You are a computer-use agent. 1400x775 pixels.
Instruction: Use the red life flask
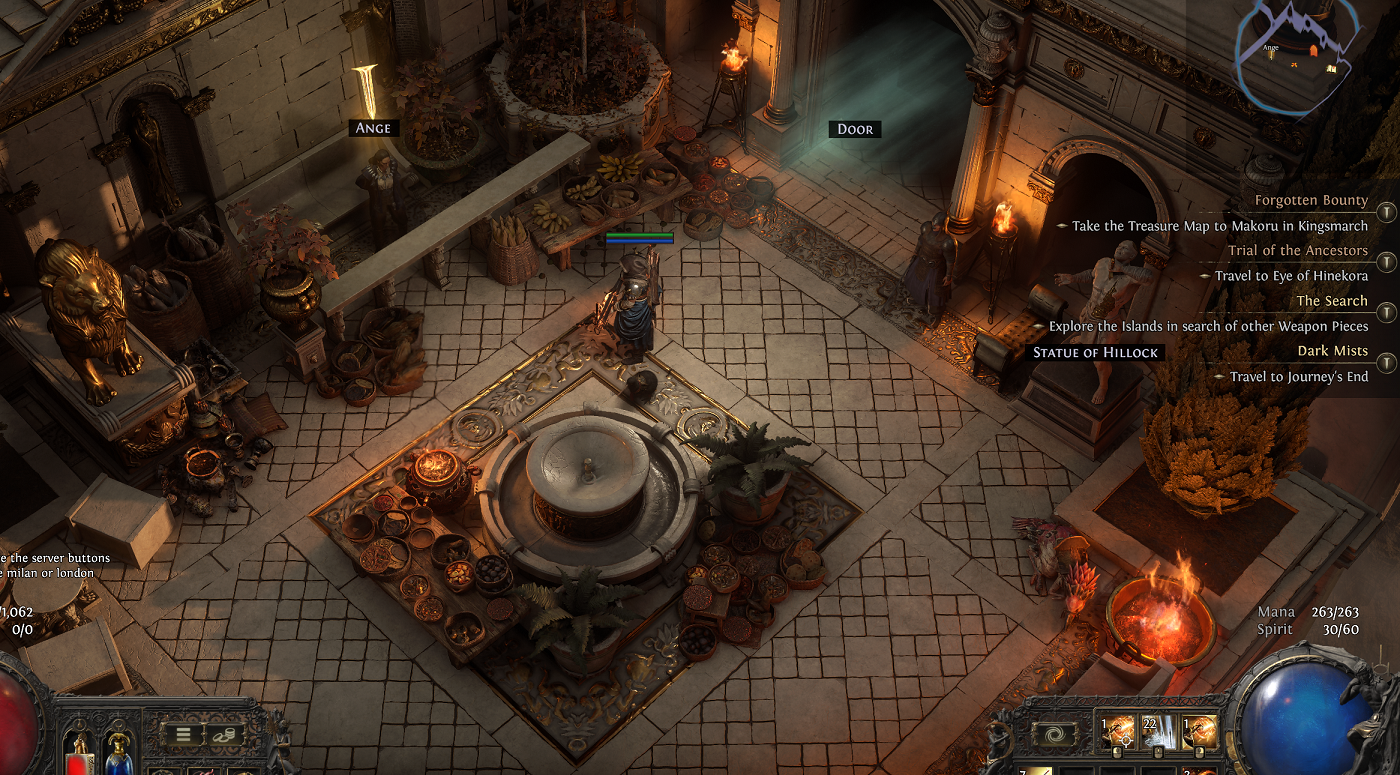tap(78, 752)
